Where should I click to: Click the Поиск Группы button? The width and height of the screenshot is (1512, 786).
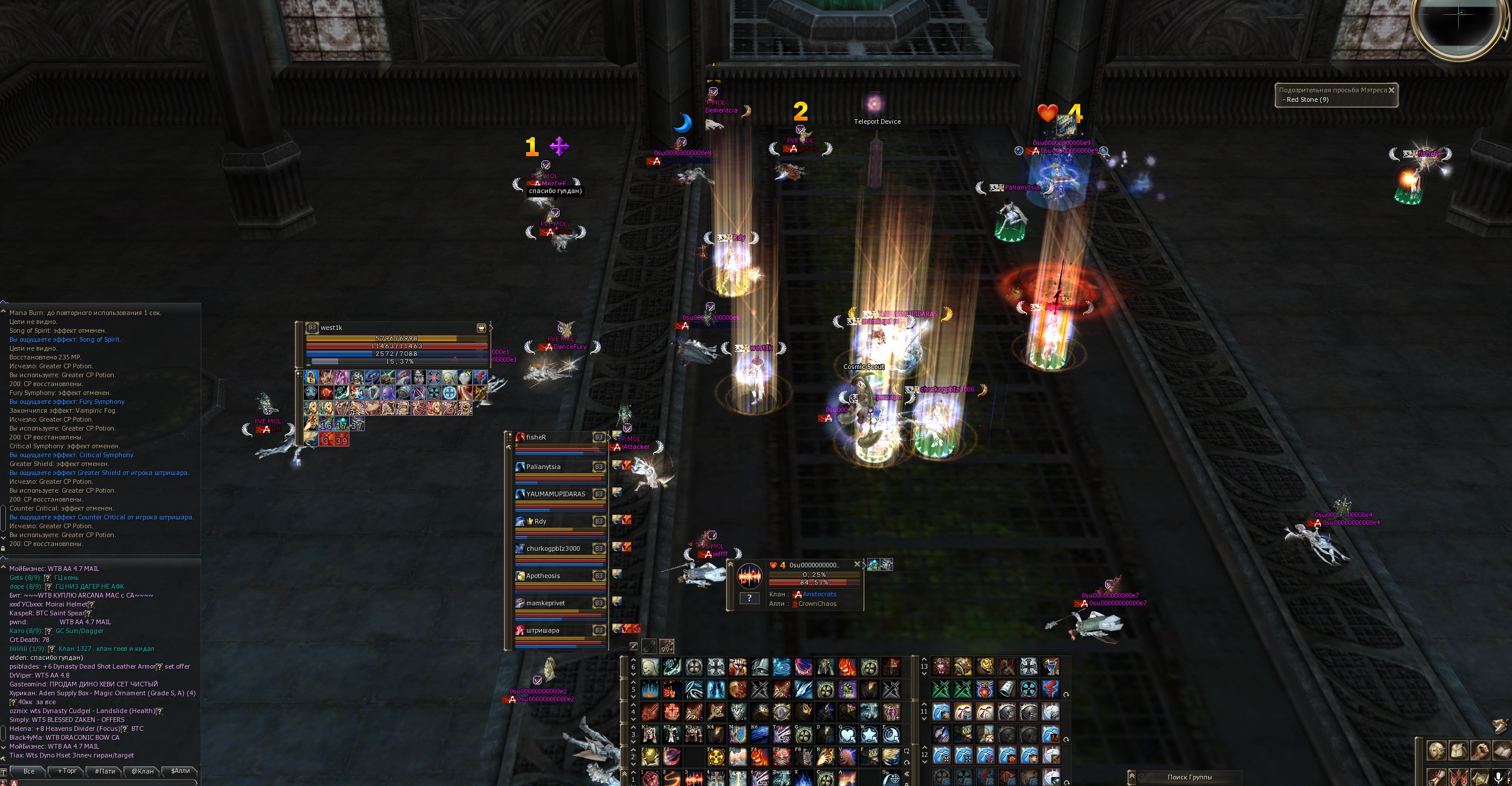[1189, 777]
